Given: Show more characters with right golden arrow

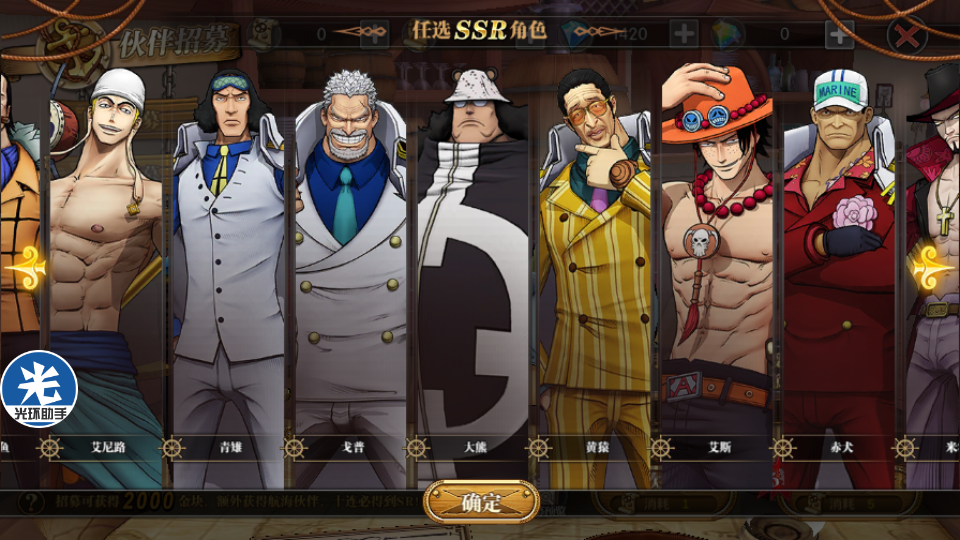Looking at the screenshot, I should click(934, 270).
